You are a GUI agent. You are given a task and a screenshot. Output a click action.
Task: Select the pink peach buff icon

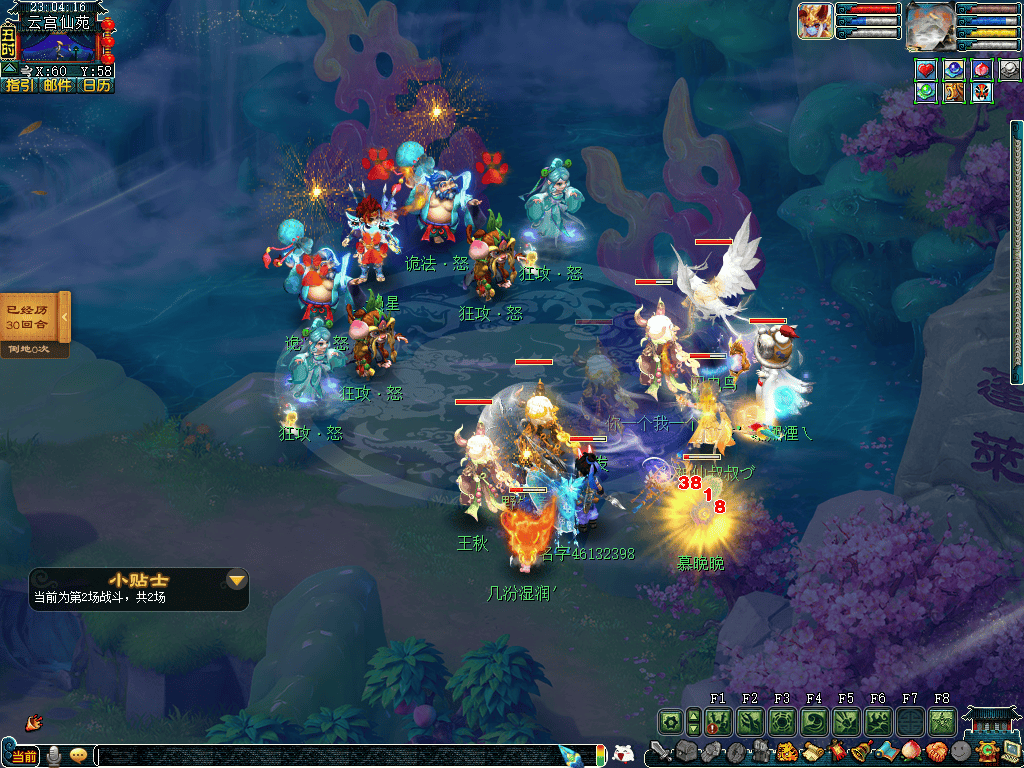pyautogui.click(x=982, y=69)
